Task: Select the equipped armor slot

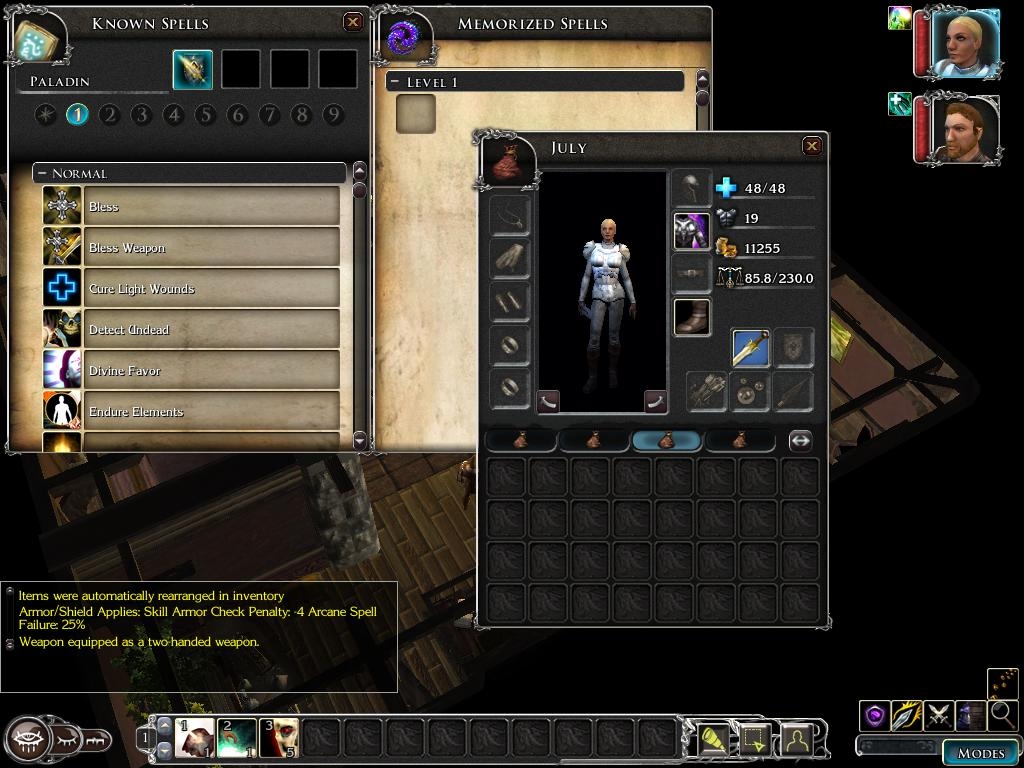Action: (x=691, y=231)
